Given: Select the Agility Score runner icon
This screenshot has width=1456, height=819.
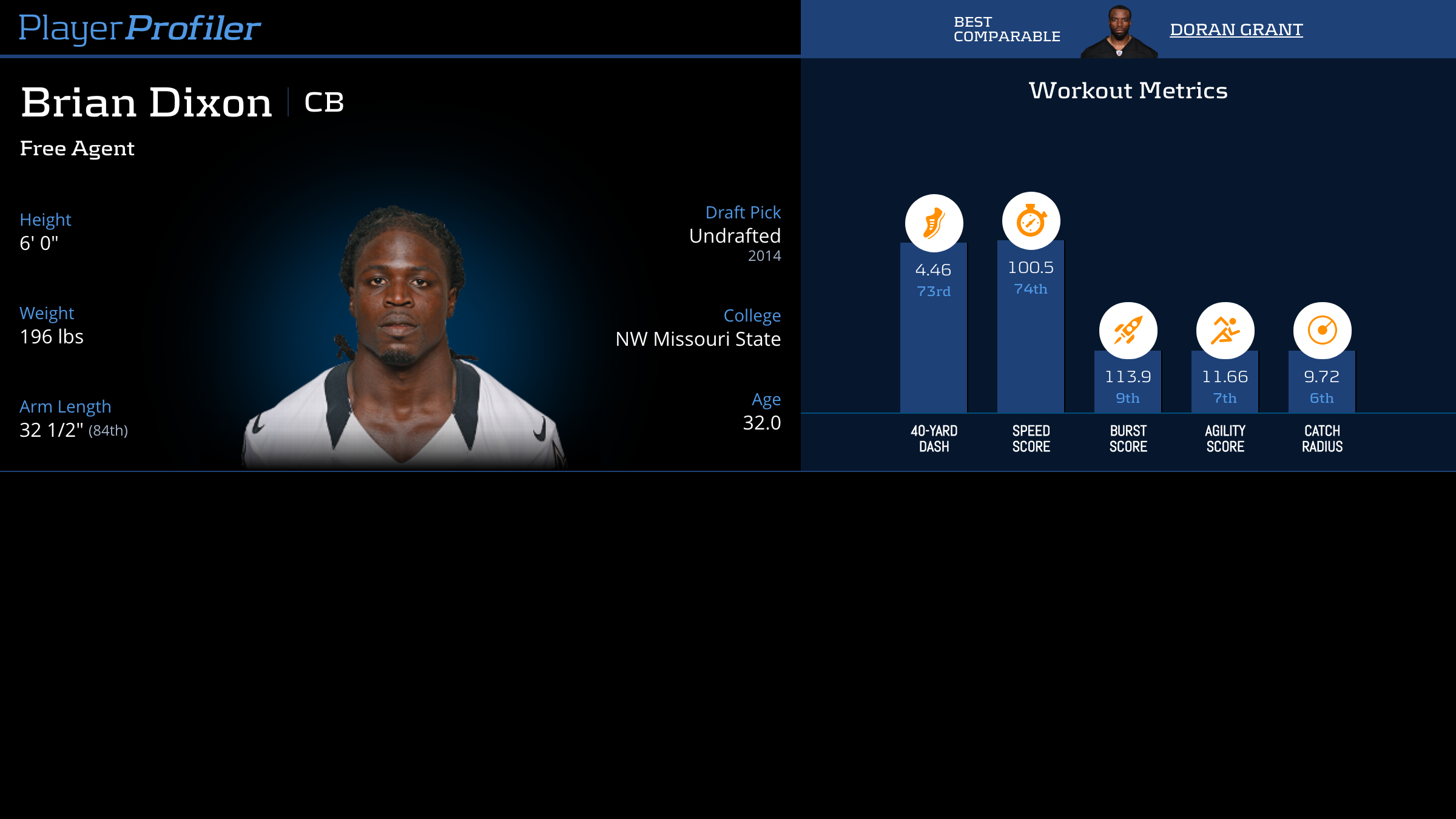Looking at the screenshot, I should 1225,331.
